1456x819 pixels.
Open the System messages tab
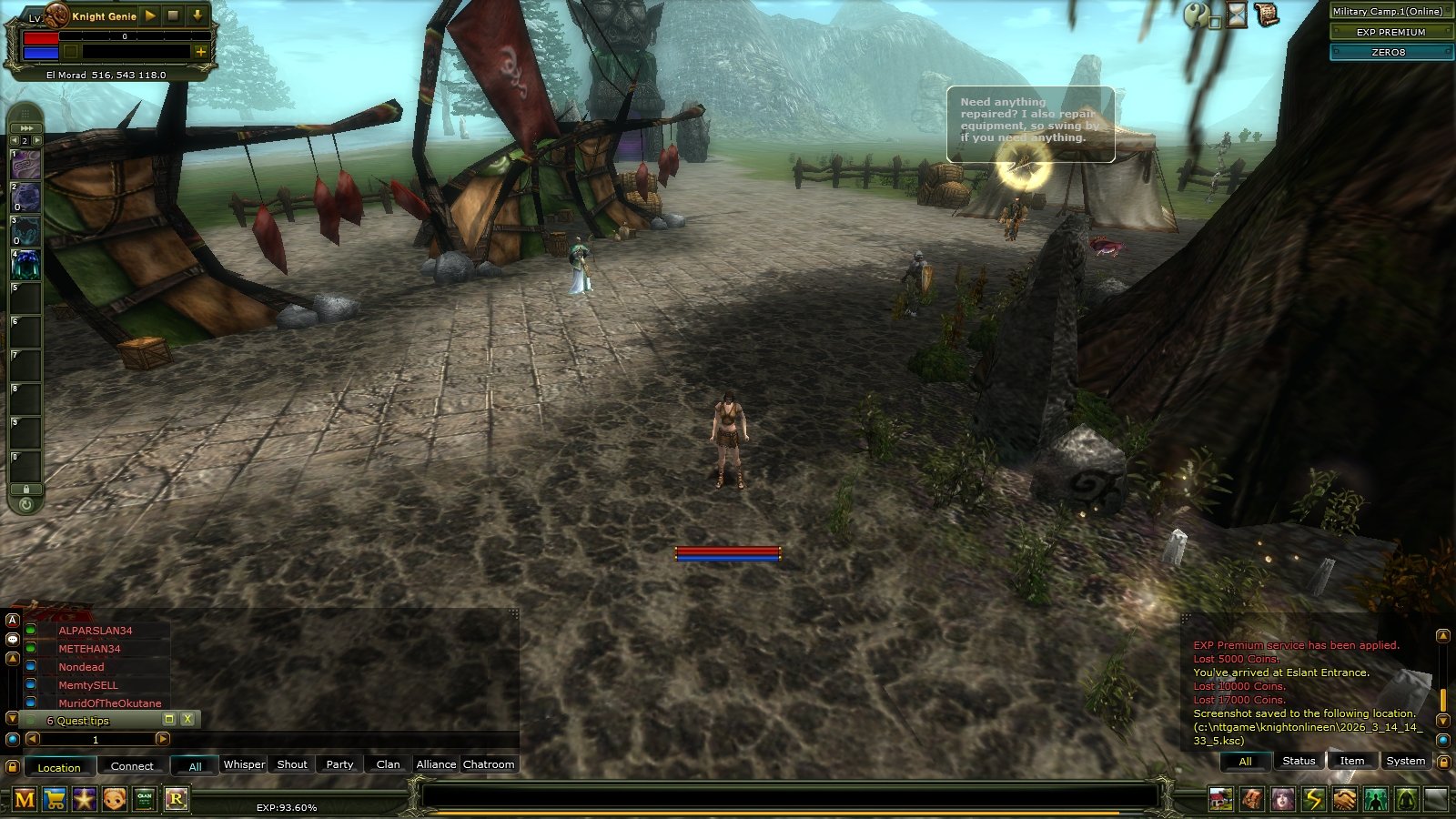click(1405, 759)
